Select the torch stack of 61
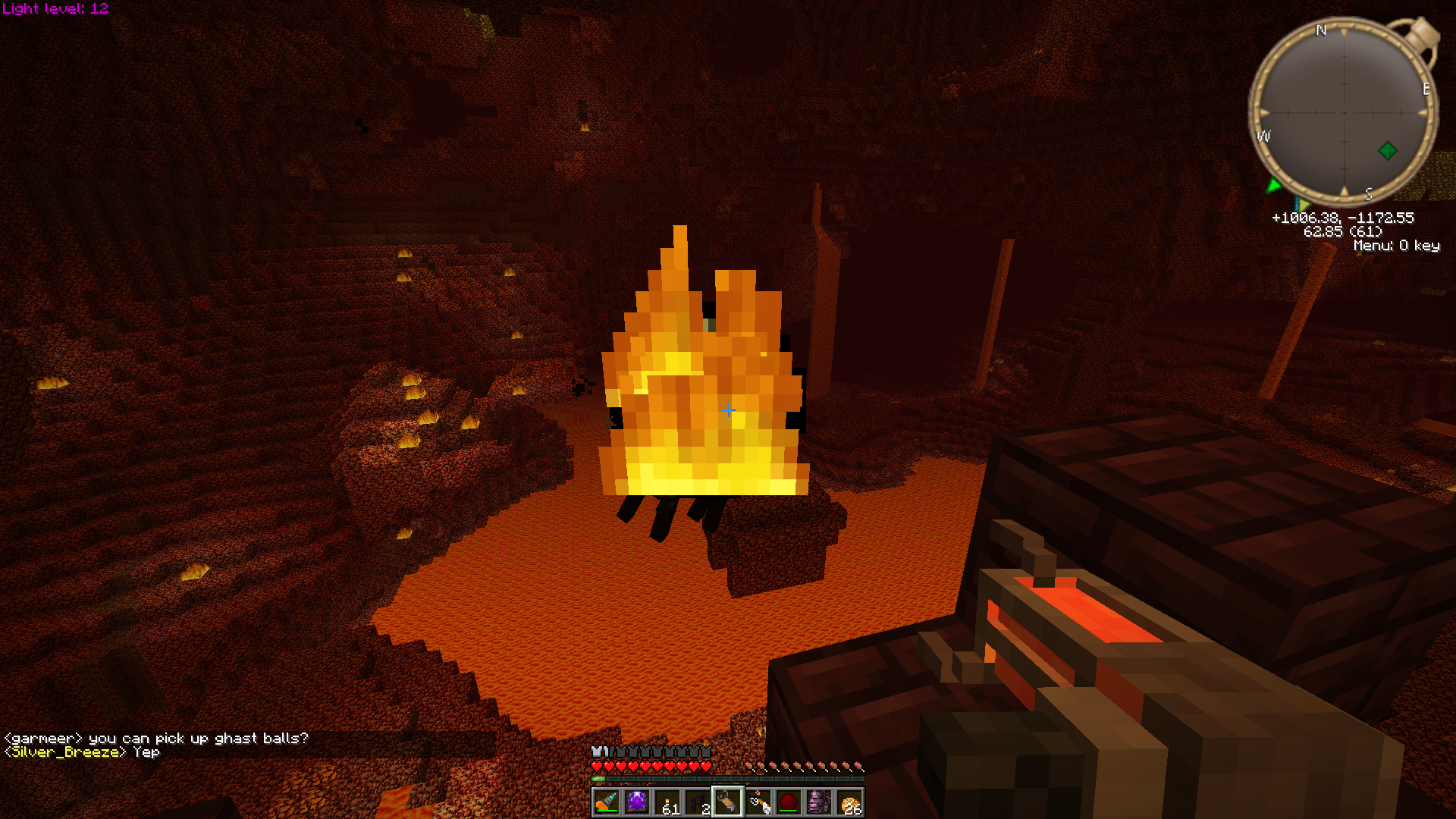Viewport: 1456px width, 819px height. click(667, 802)
